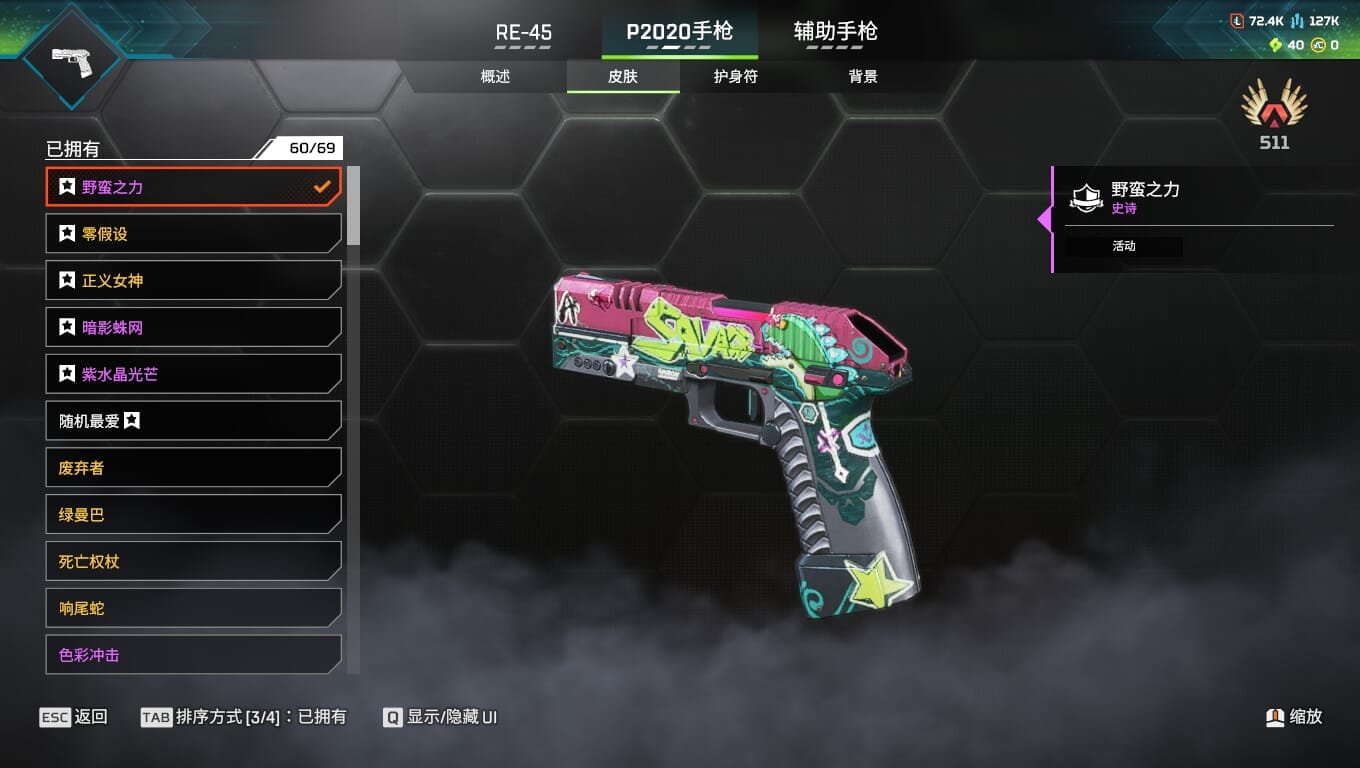The image size is (1360, 768).
Task: Pick the 绿曼巴 skin
Action: tap(193, 515)
